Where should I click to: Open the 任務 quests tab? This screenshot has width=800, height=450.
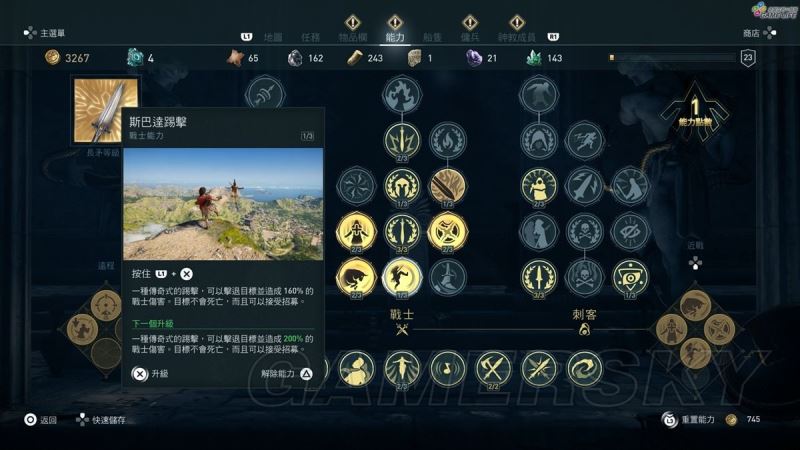point(310,36)
